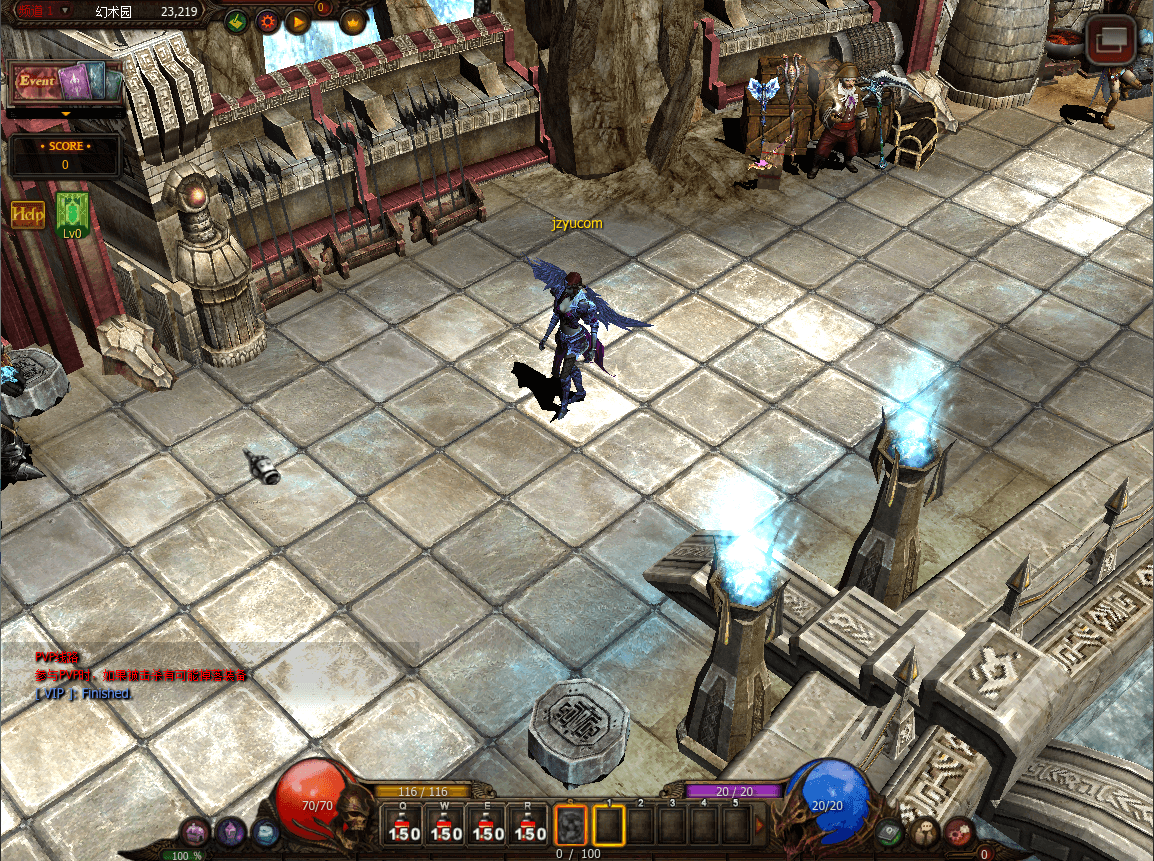The image size is (1154, 861).
Task: Open the pink treasure chest icon
Action: click(197, 831)
